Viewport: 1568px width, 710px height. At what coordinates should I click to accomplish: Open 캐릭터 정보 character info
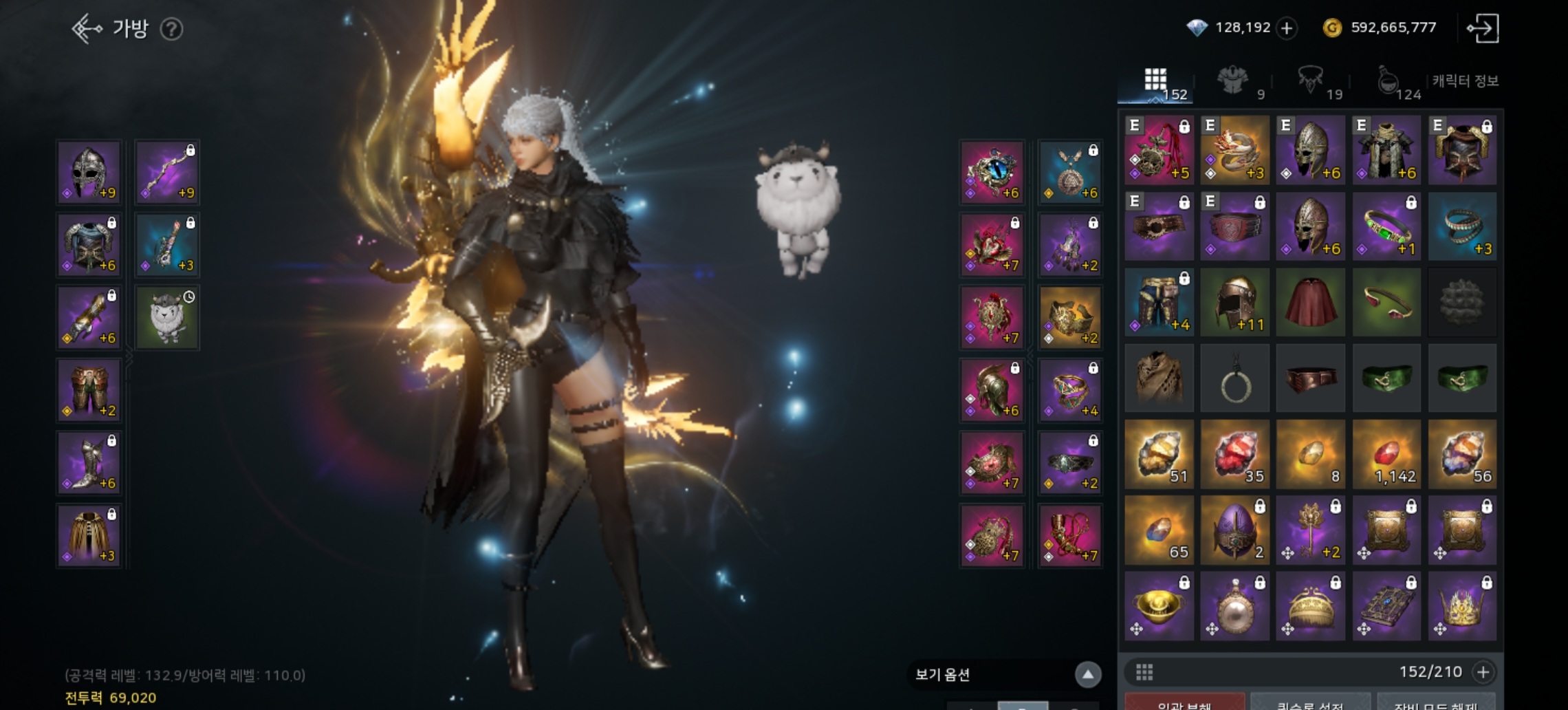point(1466,81)
